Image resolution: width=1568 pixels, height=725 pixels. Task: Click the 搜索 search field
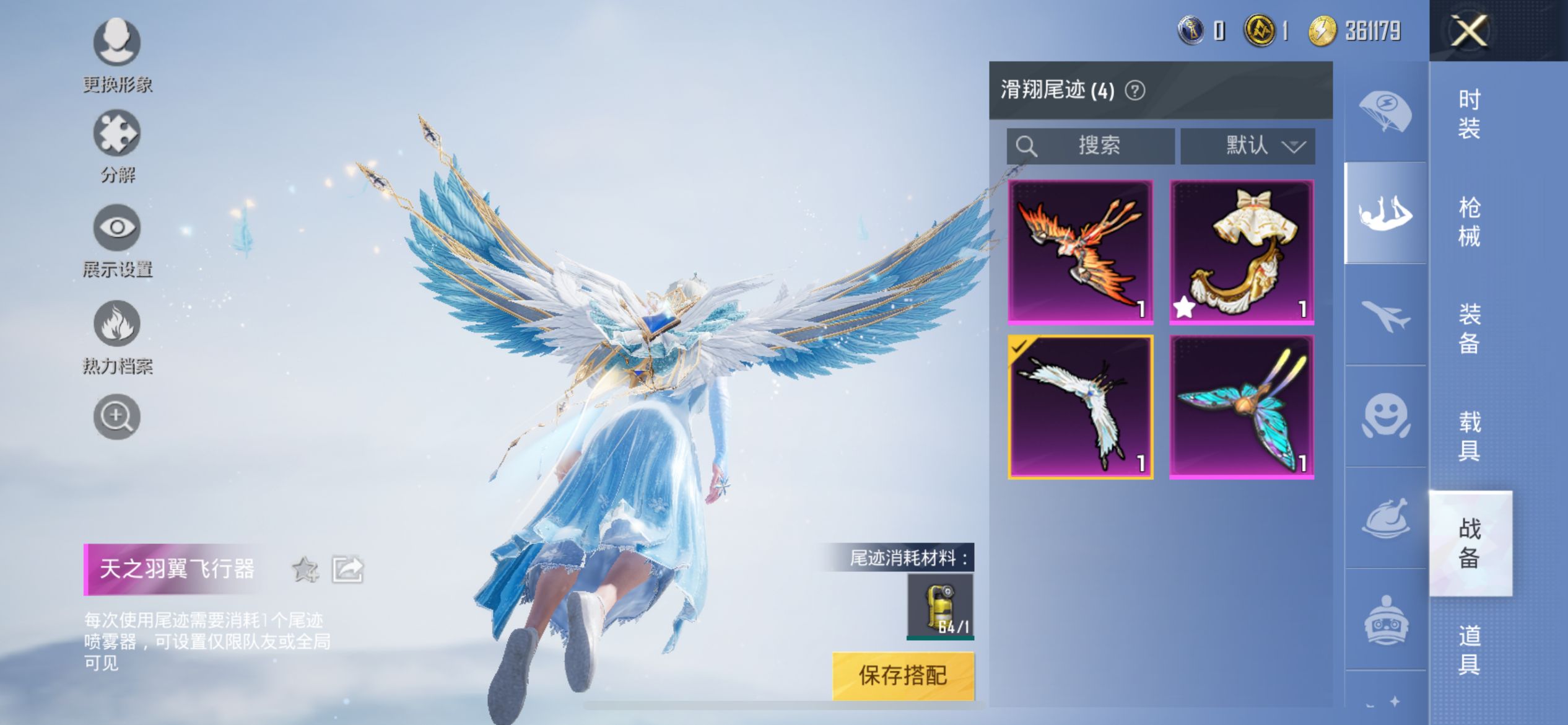1091,146
